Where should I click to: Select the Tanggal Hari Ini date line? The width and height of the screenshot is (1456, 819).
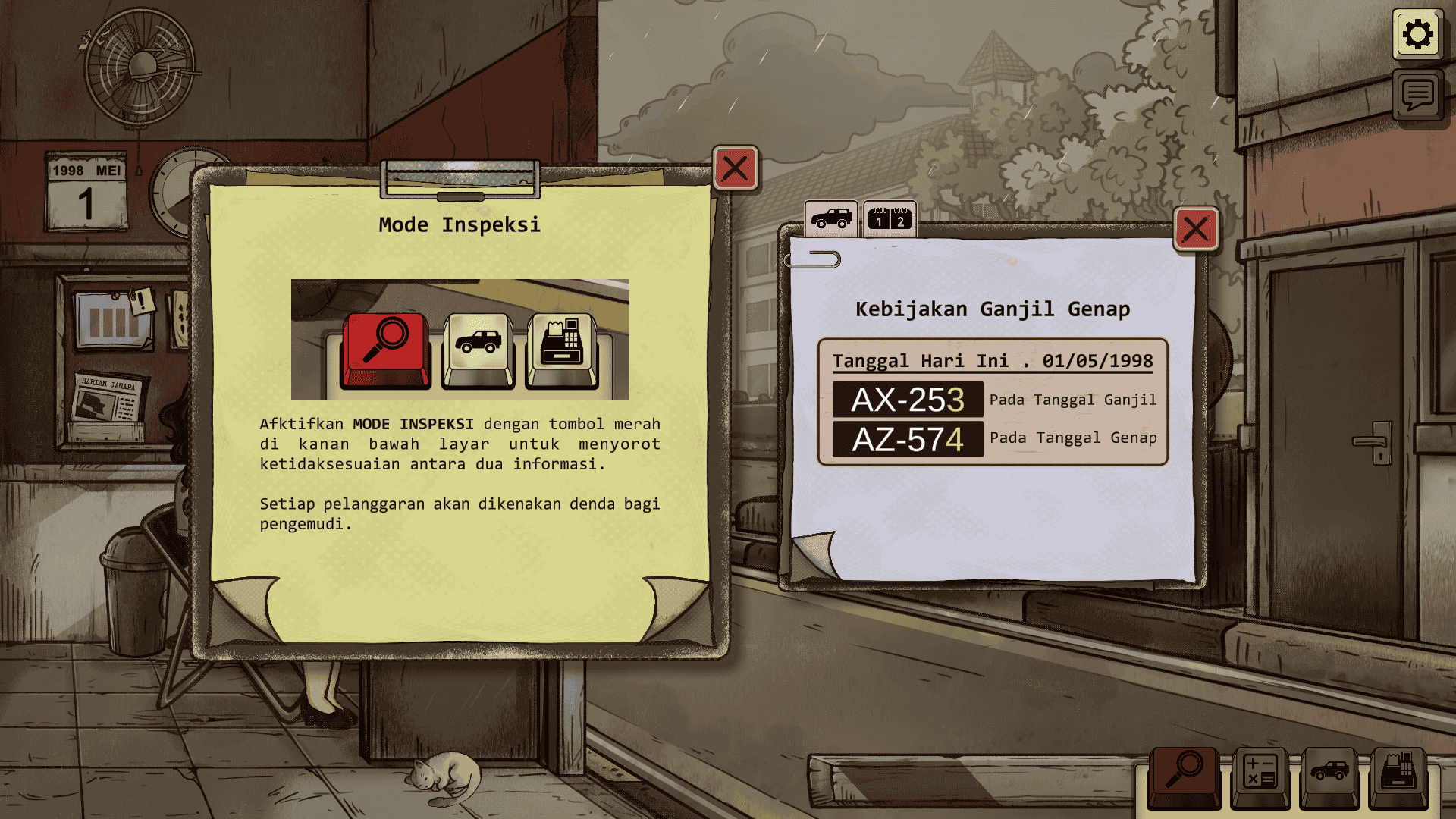[992, 360]
